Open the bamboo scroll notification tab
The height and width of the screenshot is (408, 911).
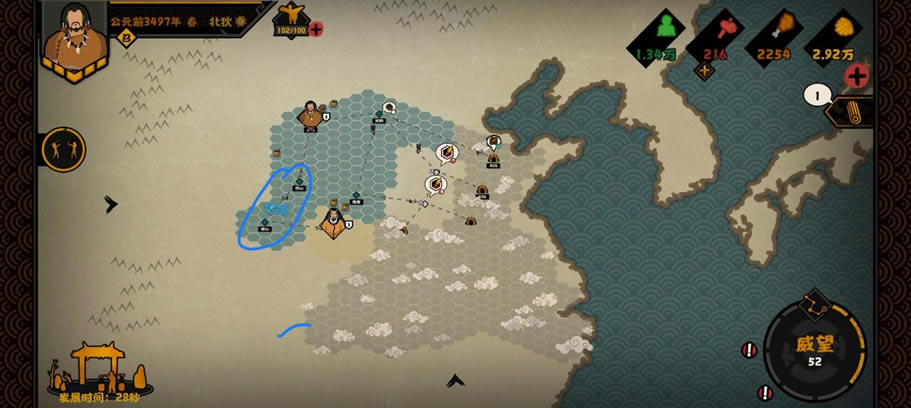(x=852, y=111)
